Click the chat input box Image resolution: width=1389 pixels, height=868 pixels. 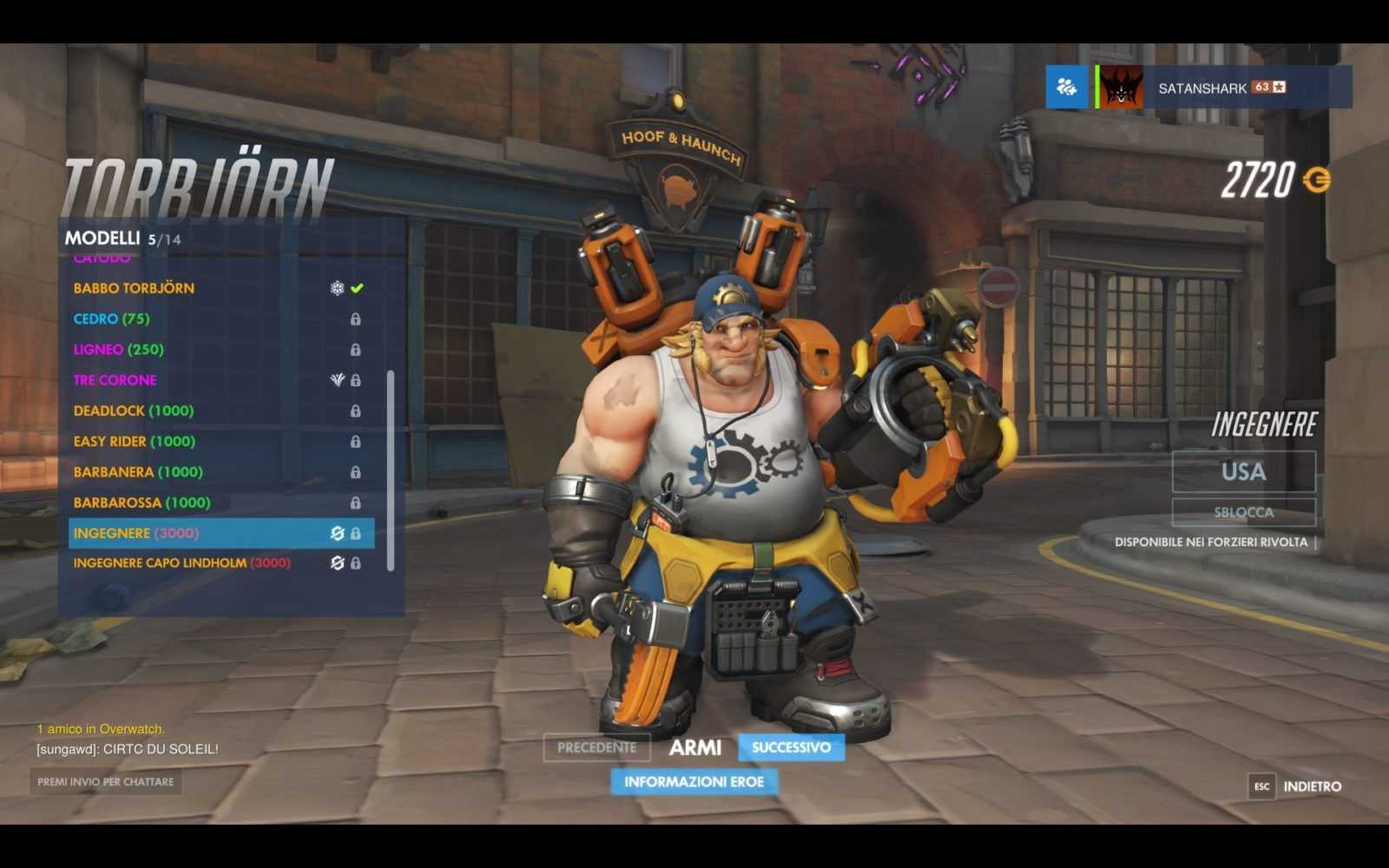click(105, 782)
